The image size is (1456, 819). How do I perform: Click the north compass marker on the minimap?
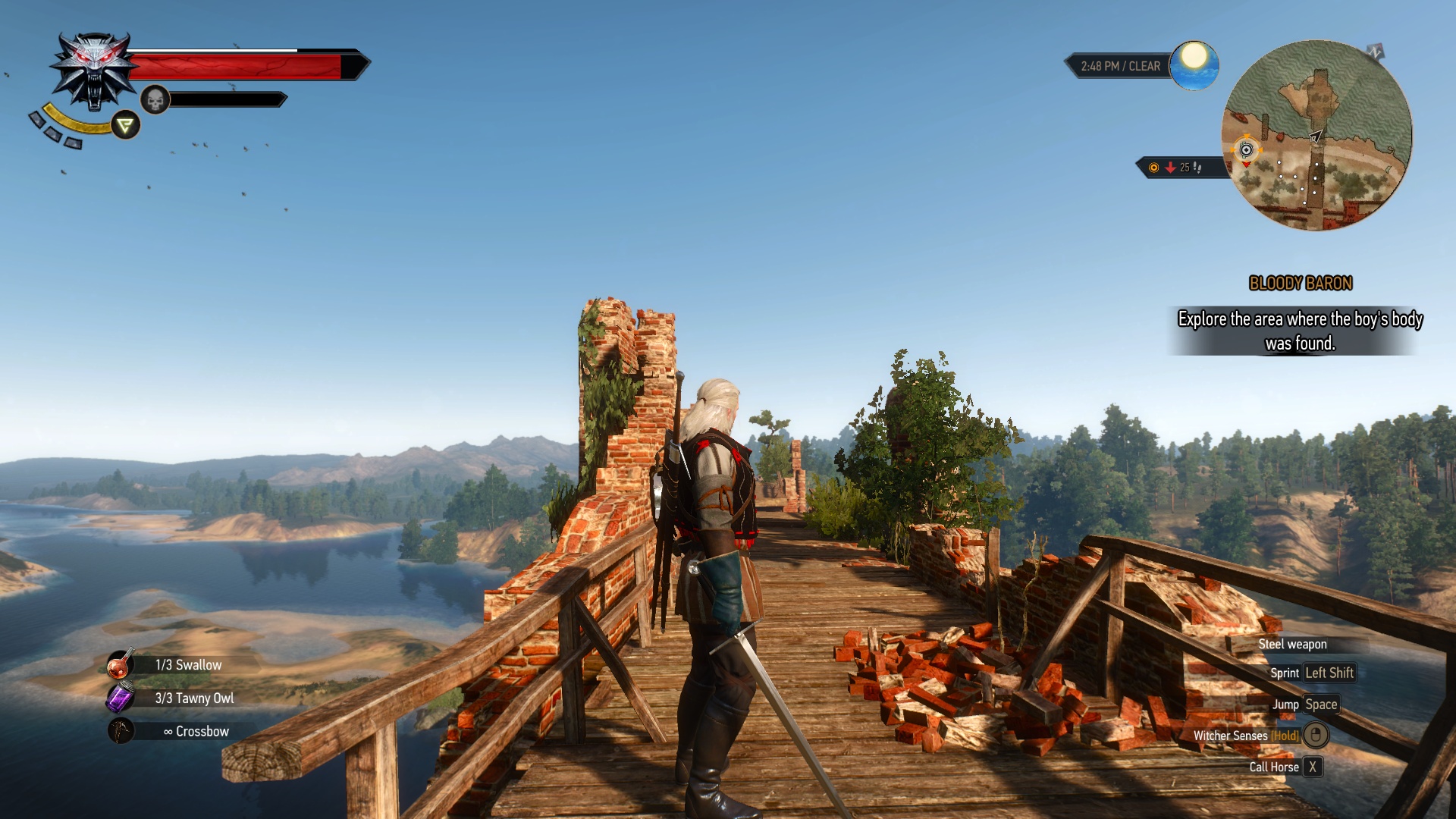[x=1374, y=51]
